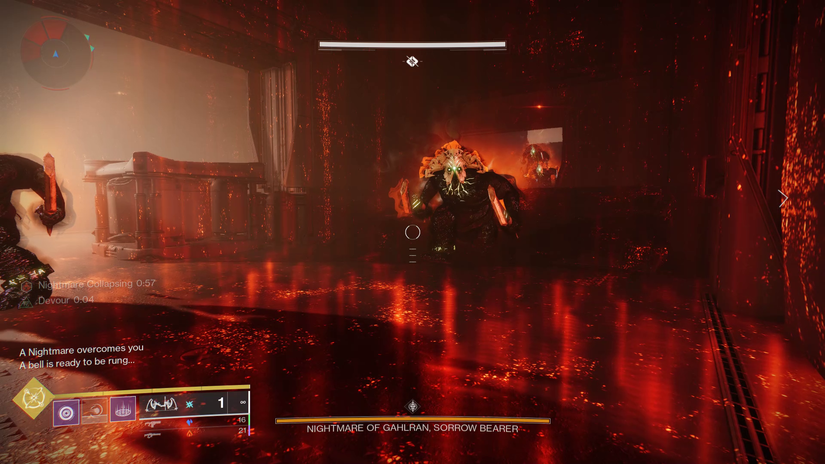Click the circular radar in the corner

[x=56, y=52]
